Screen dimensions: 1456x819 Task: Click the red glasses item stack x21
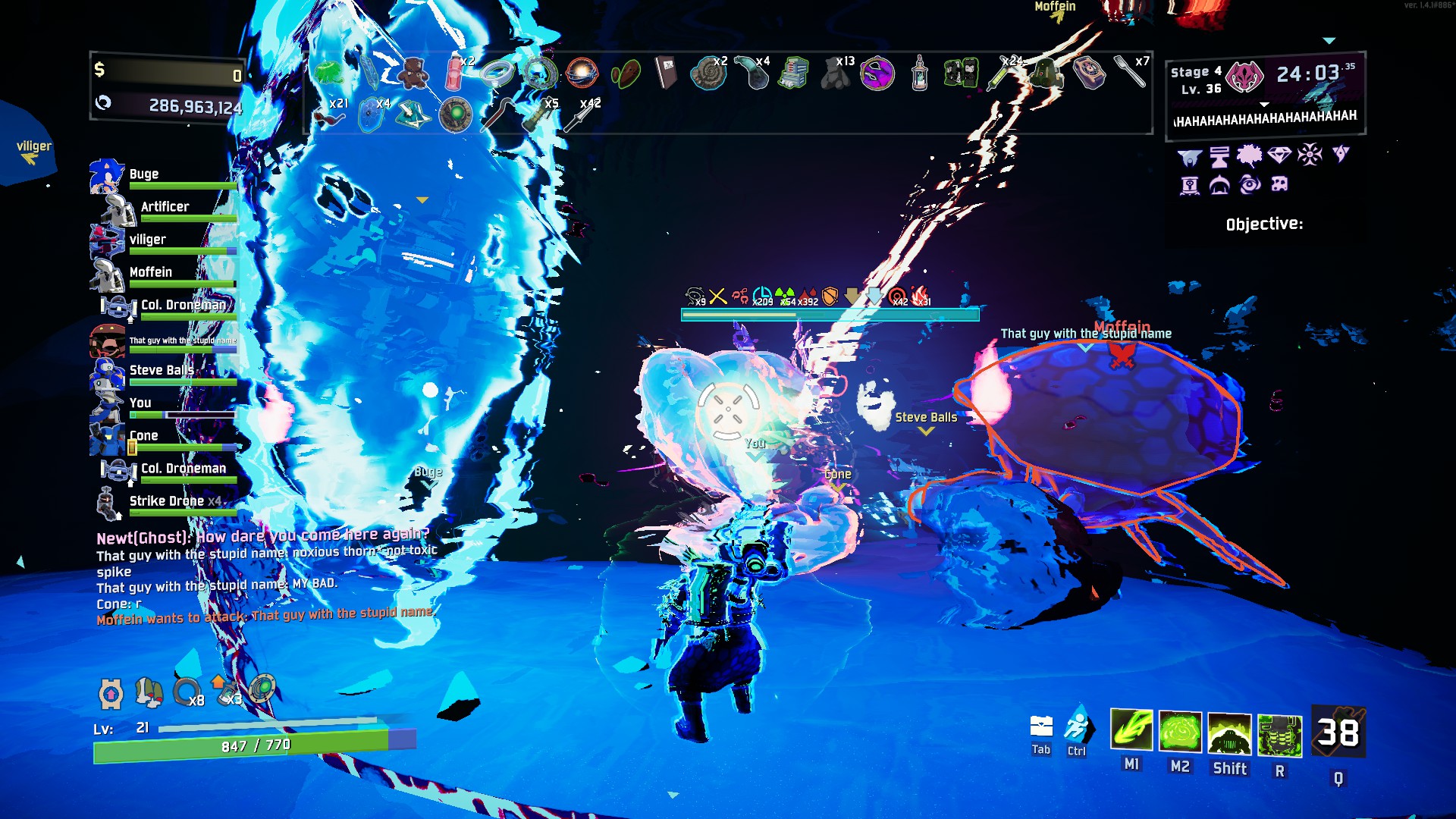click(x=330, y=118)
